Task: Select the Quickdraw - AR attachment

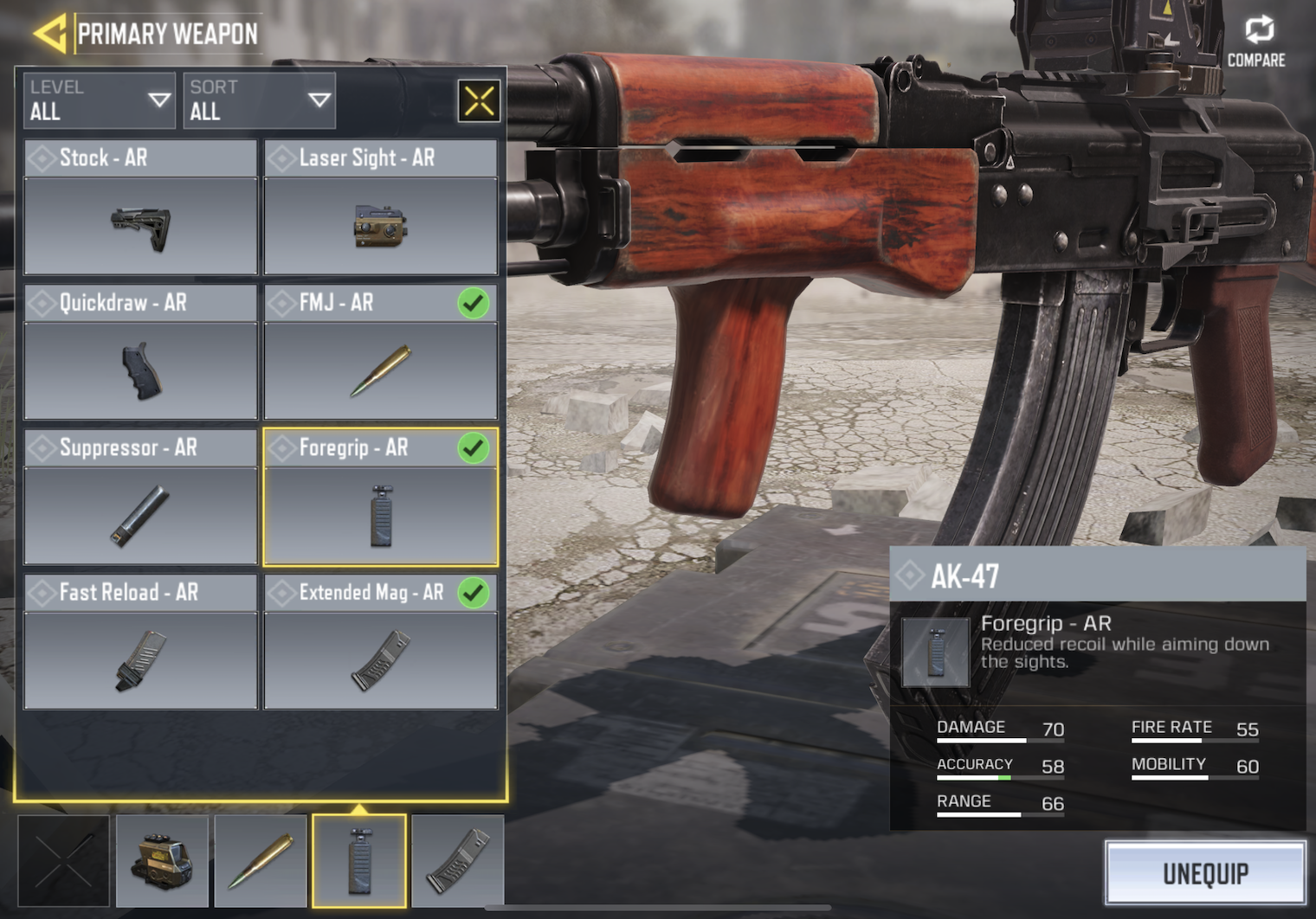Action: pos(140,352)
